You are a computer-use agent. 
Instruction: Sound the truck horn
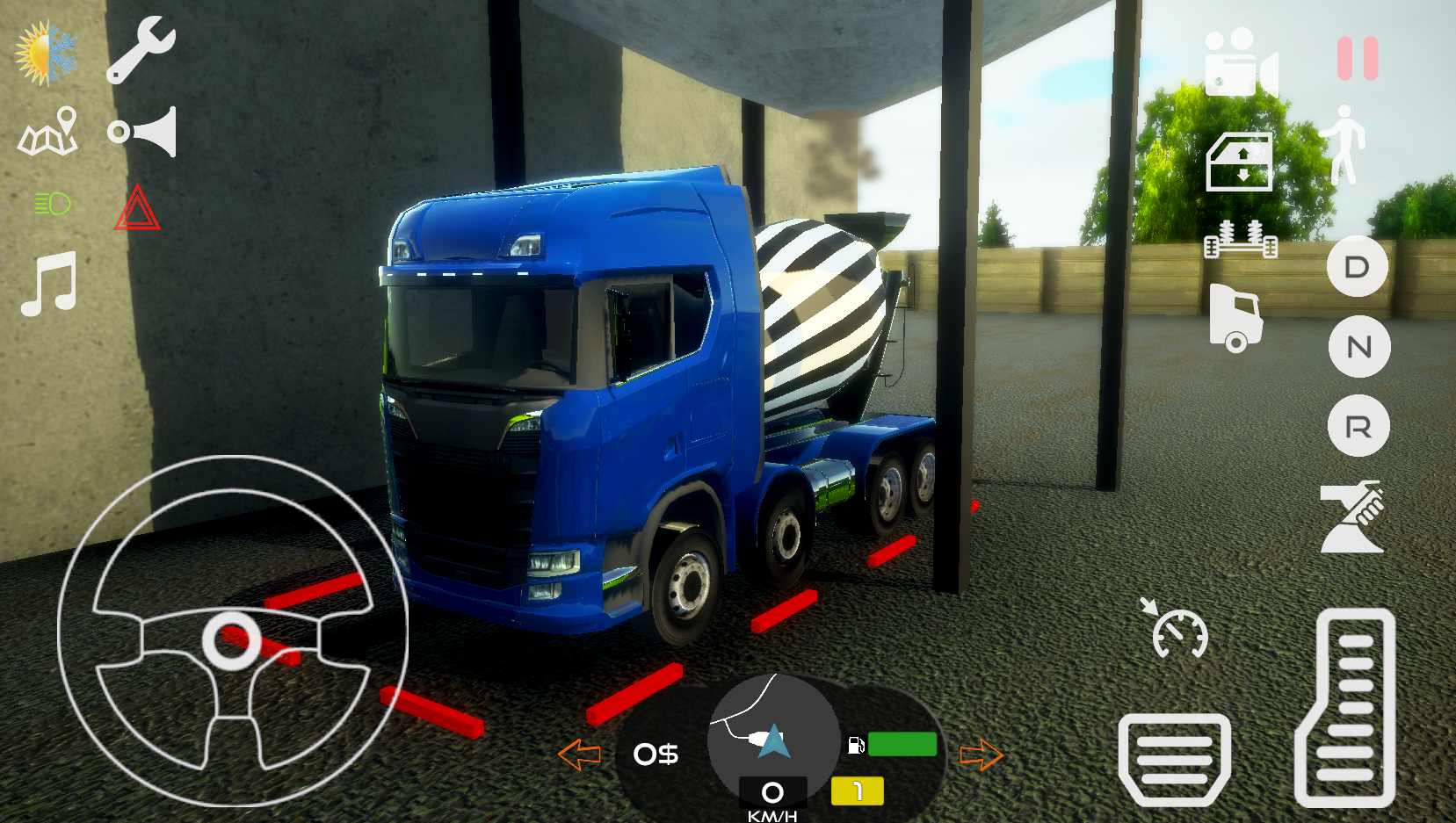tap(143, 132)
